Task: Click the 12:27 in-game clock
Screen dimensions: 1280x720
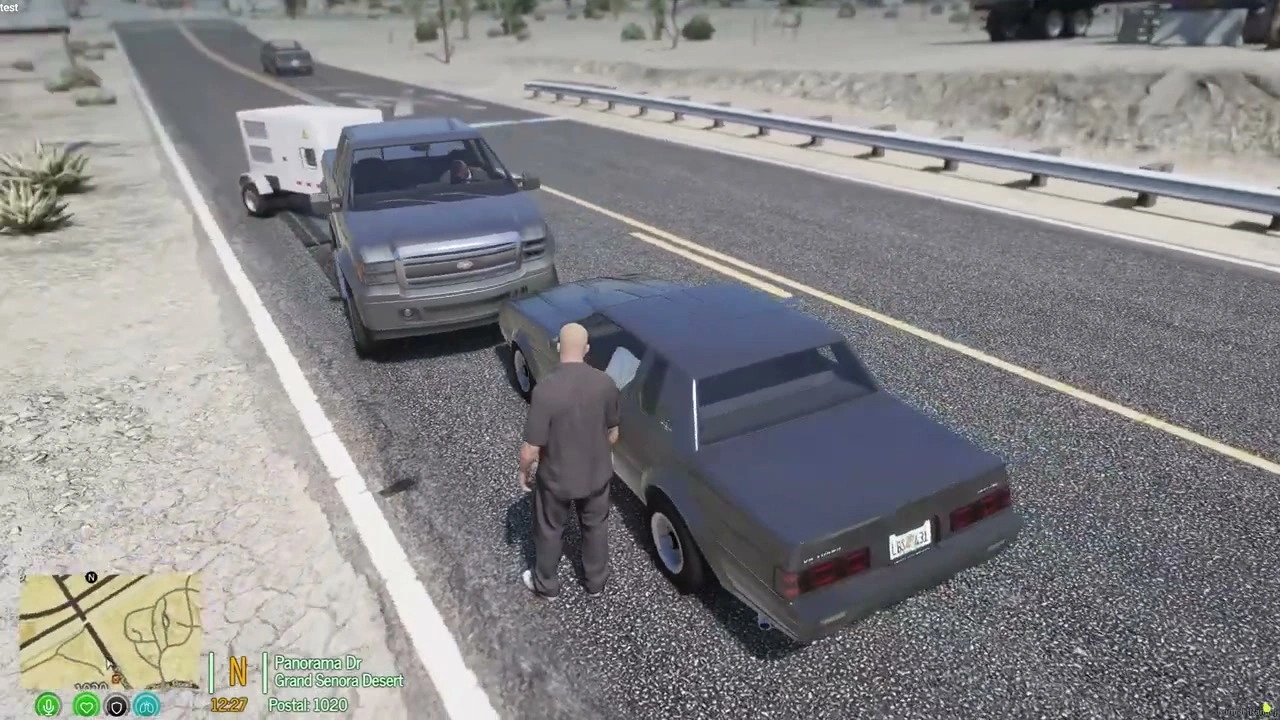Action: tap(228, 705)
